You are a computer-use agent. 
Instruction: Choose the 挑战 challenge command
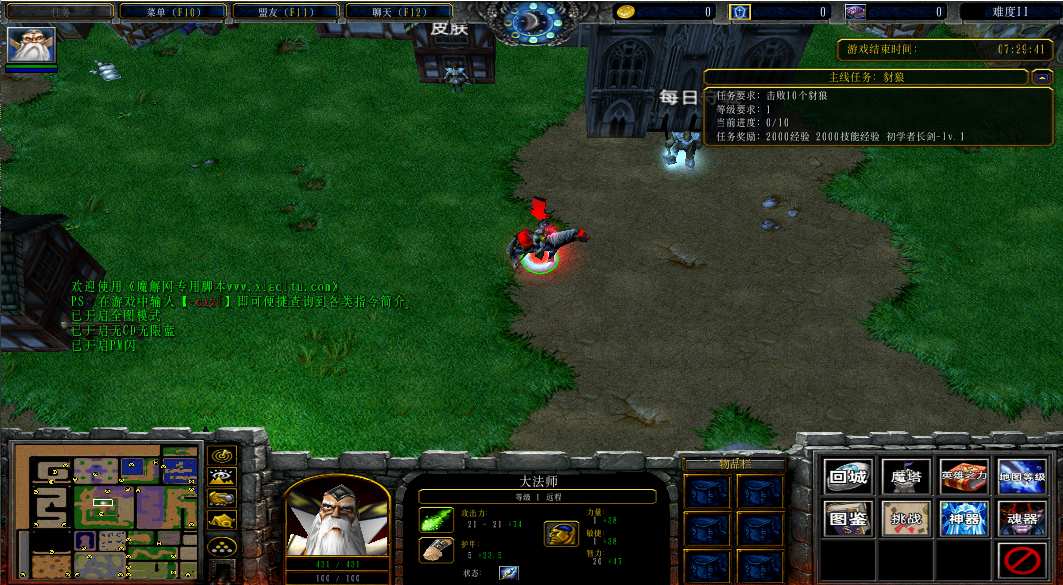coord(906,518)
